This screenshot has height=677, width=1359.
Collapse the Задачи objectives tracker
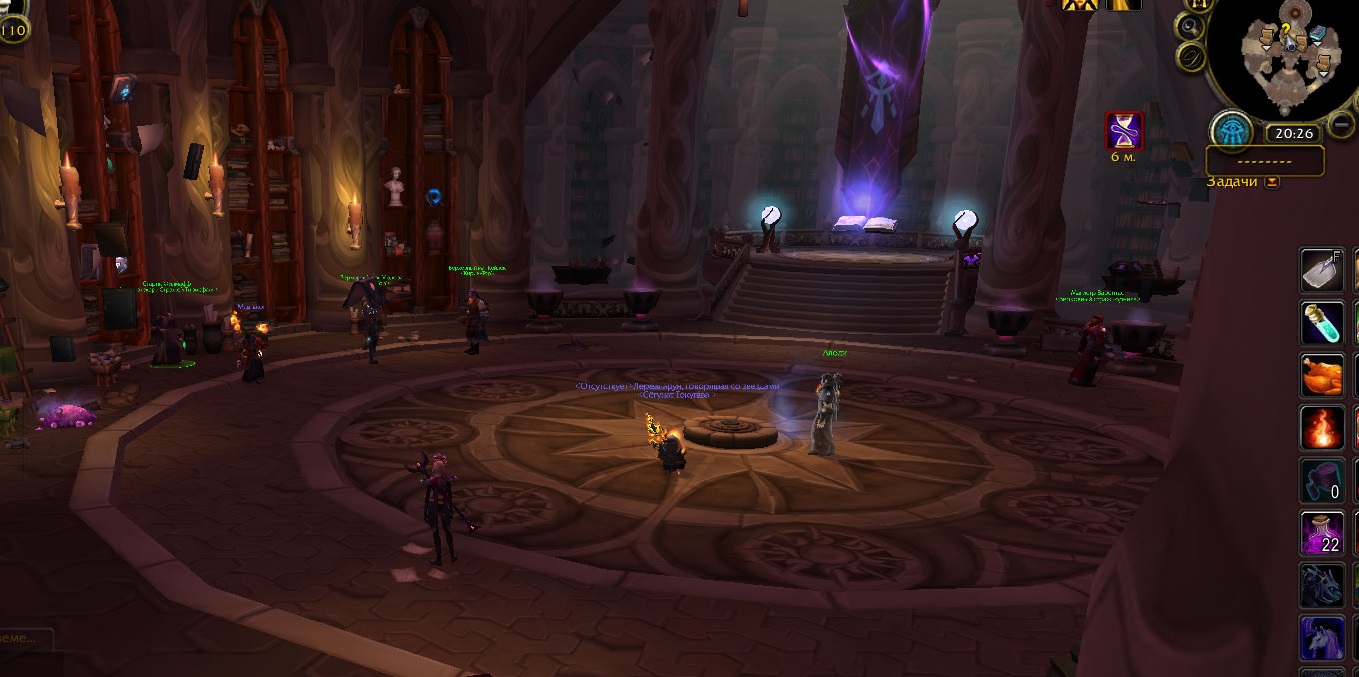[x=1272, y=182]
